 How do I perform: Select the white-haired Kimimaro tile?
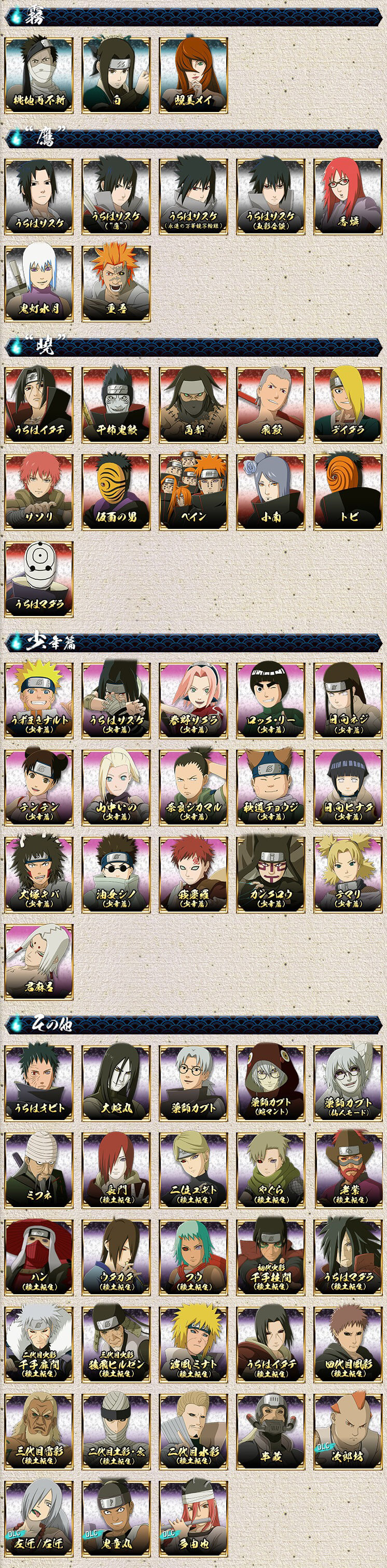tap(38, 962)
